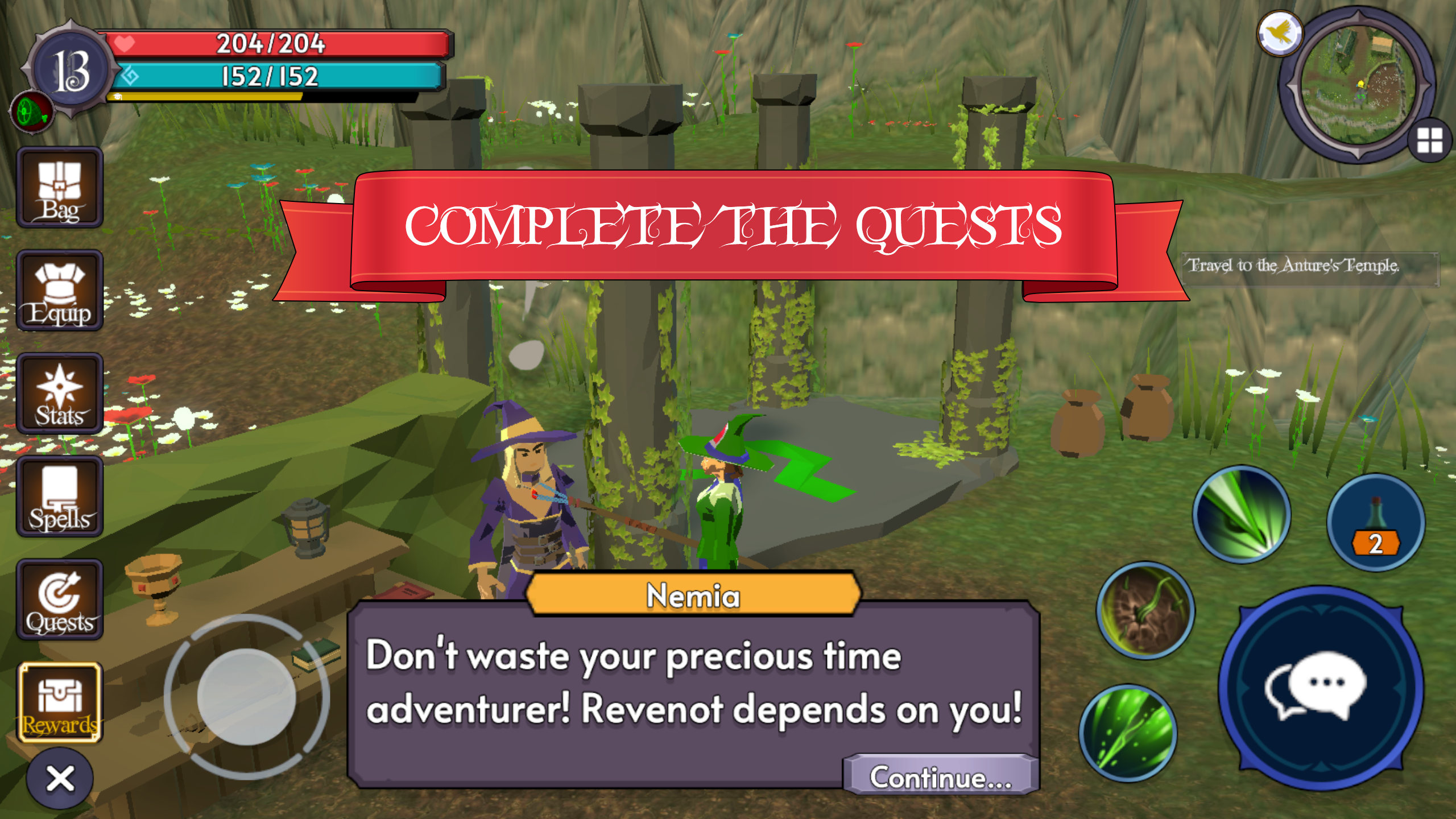
Task: Open the Equip menu
Action: click(60, 291)
